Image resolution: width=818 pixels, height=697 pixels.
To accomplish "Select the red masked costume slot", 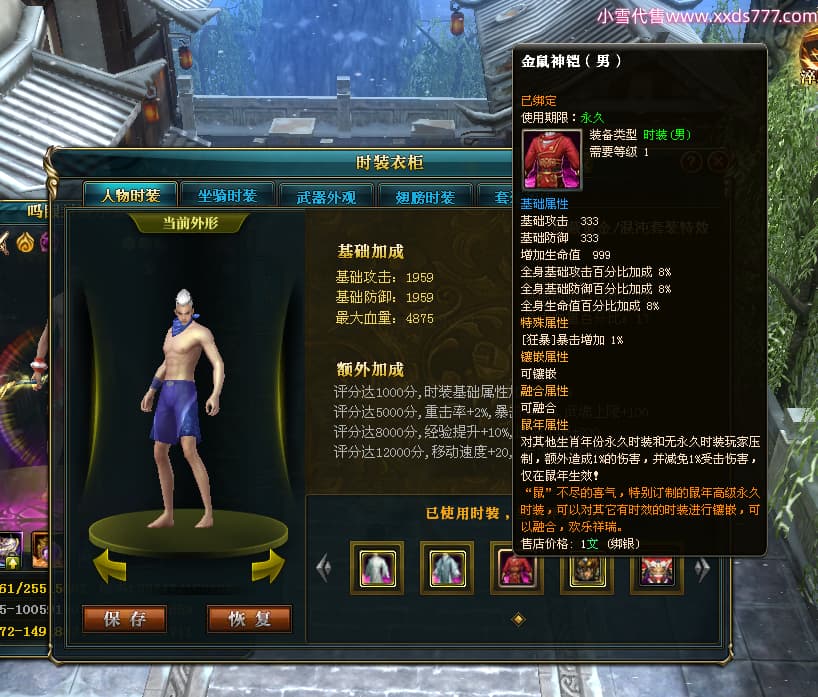I will [657, 569].
